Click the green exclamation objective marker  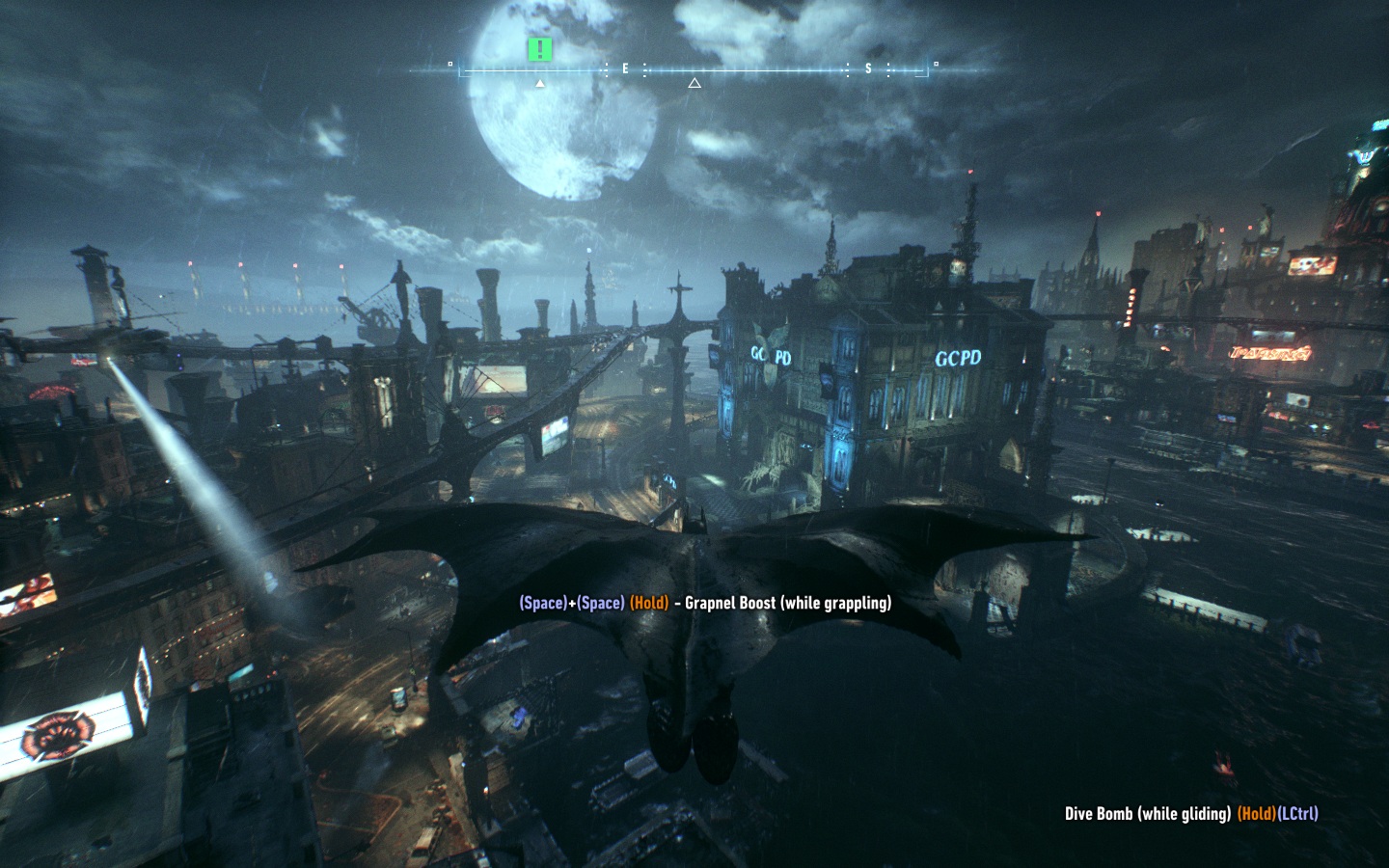point(540,50)
